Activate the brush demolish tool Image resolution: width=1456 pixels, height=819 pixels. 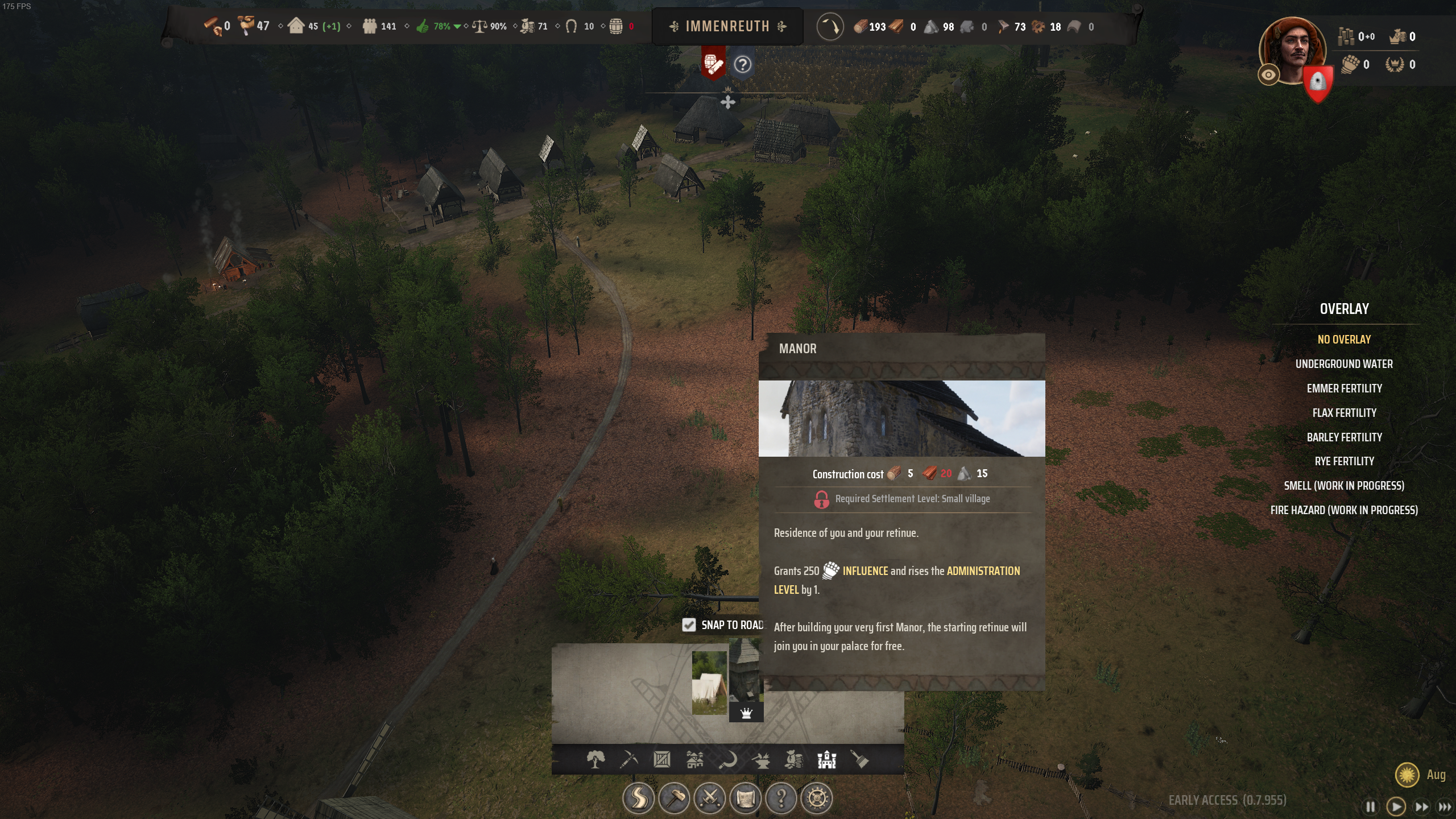[859, 759]
